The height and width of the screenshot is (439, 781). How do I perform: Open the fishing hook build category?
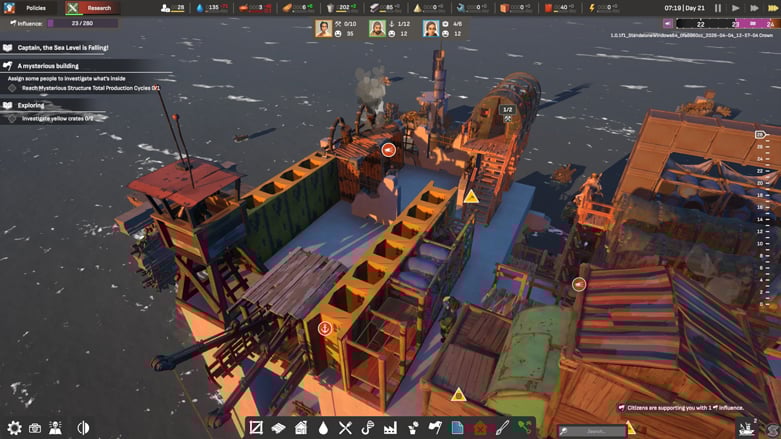pyautogui.click(x=367, y=428)
